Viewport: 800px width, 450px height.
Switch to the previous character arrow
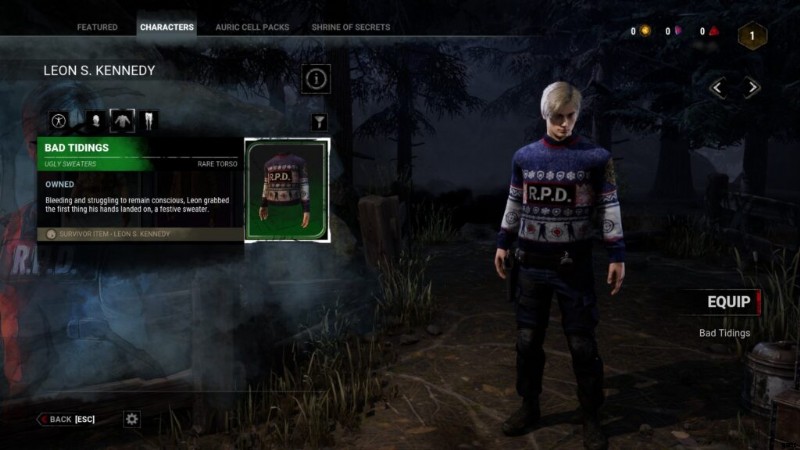(719, 88)
